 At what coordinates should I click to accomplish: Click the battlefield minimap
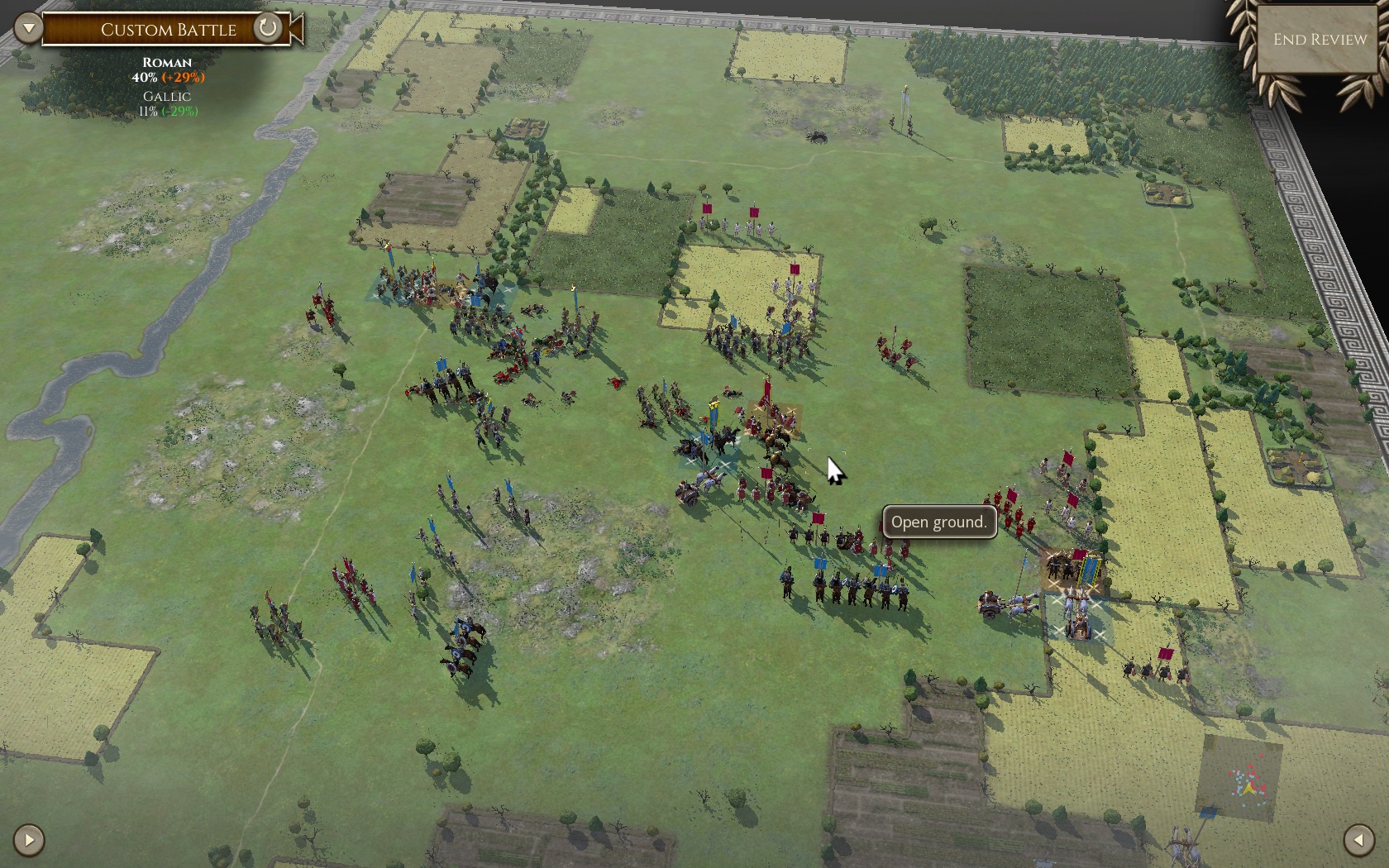1239,779
